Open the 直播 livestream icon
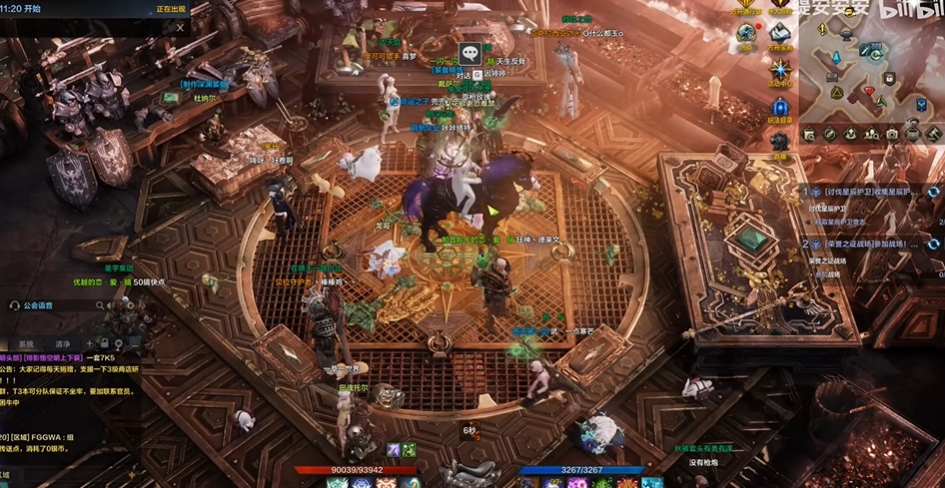Screen dimensions: 945x488 point(779,143)
